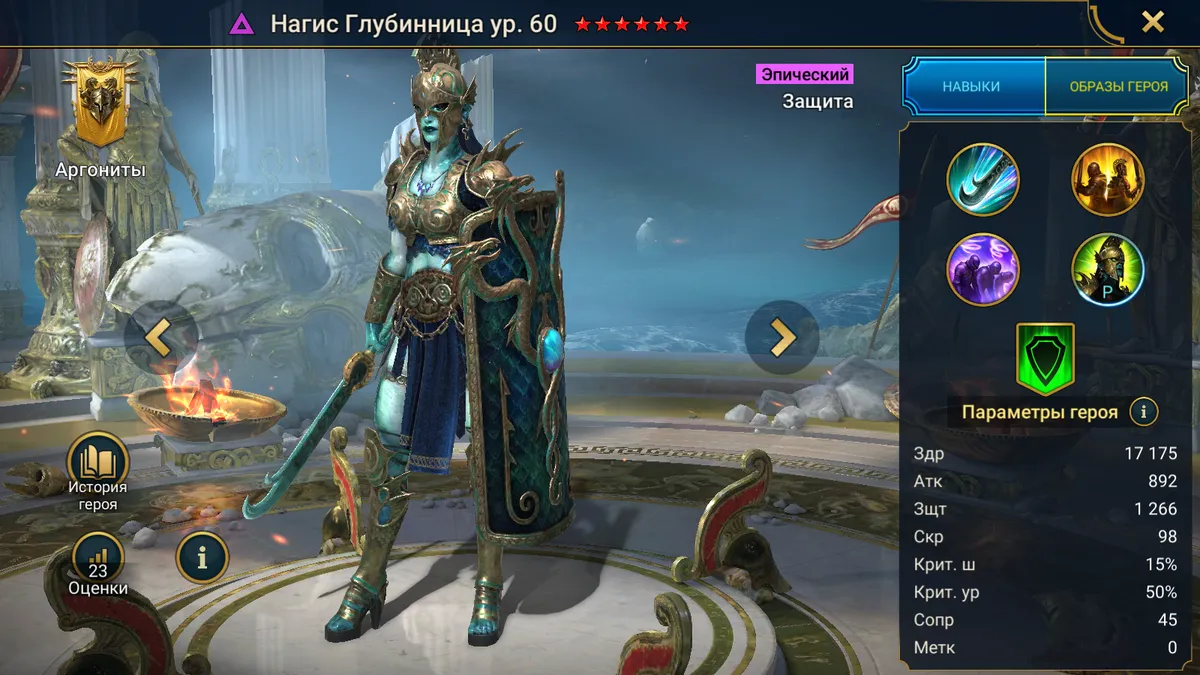
Task: Click the green shield aura icon
Action: [x=1045, y=358]
